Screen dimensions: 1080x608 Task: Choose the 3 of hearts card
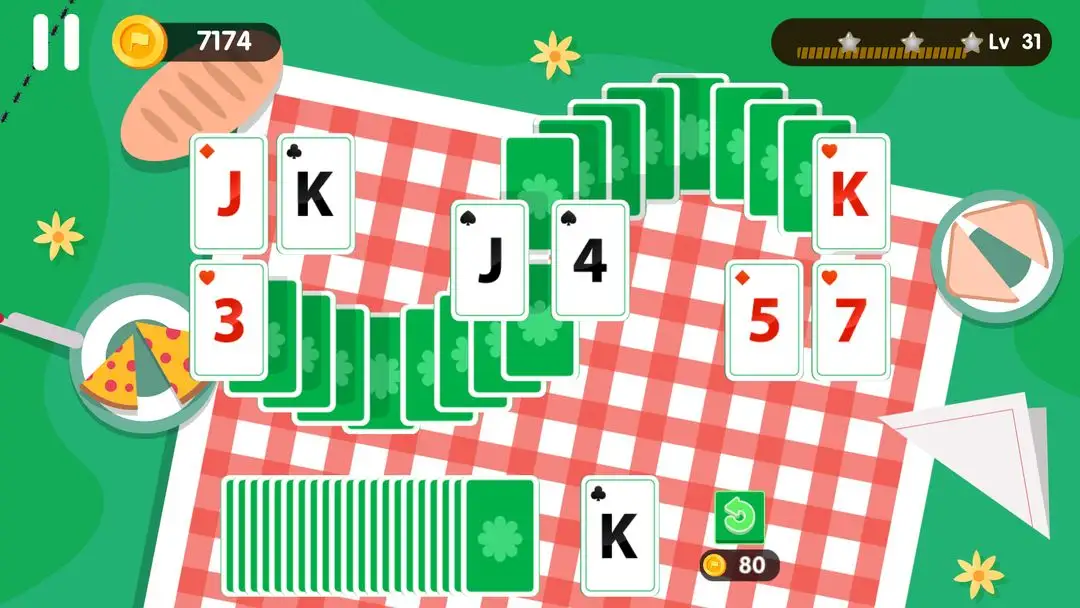coord(229,319)
